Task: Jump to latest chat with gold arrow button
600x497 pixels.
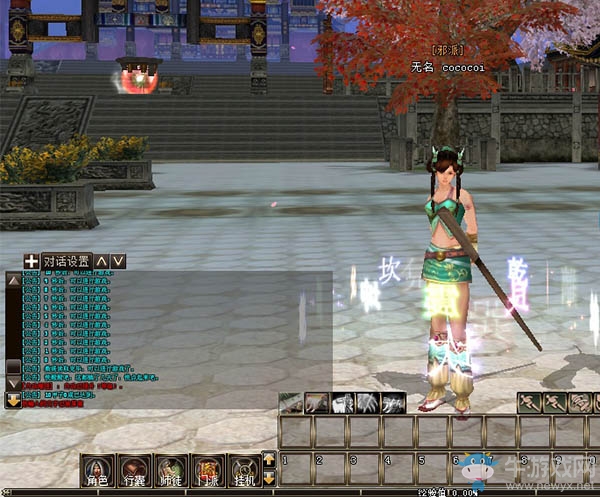Action: click(x=13, y=399)
